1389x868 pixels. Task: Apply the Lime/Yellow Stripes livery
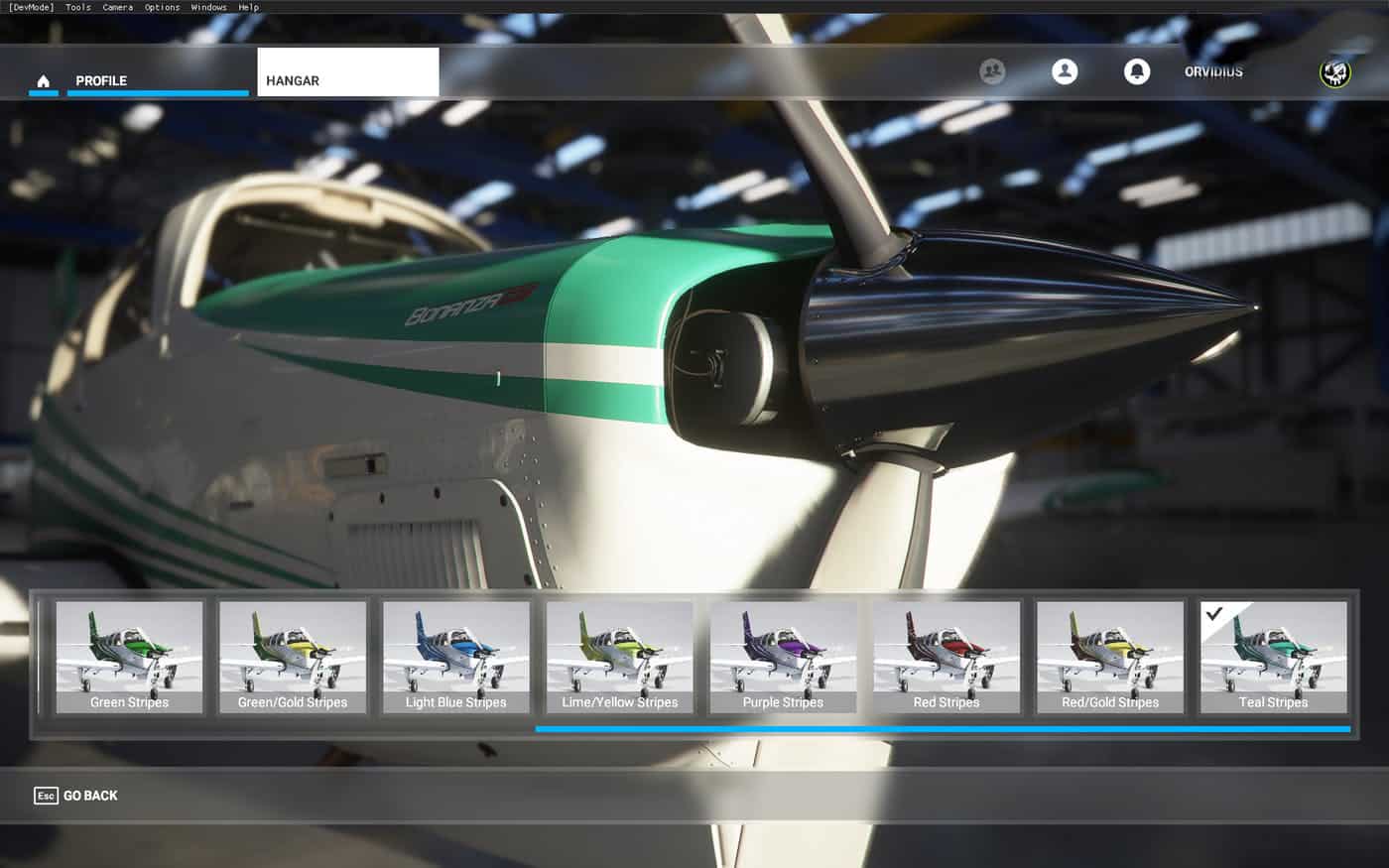click(620, 657)
